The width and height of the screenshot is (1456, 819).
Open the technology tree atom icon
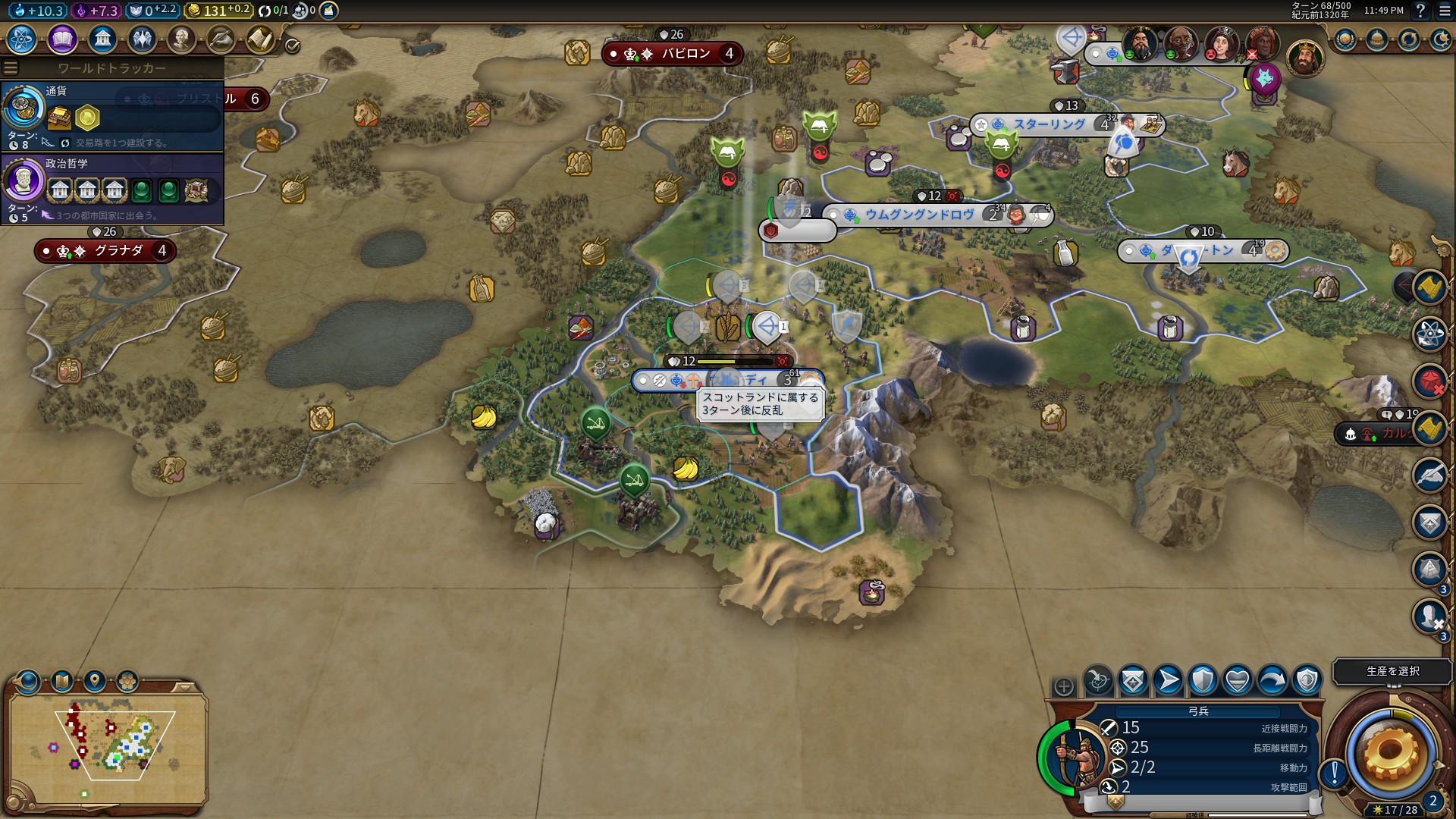[x=22, y=39]
